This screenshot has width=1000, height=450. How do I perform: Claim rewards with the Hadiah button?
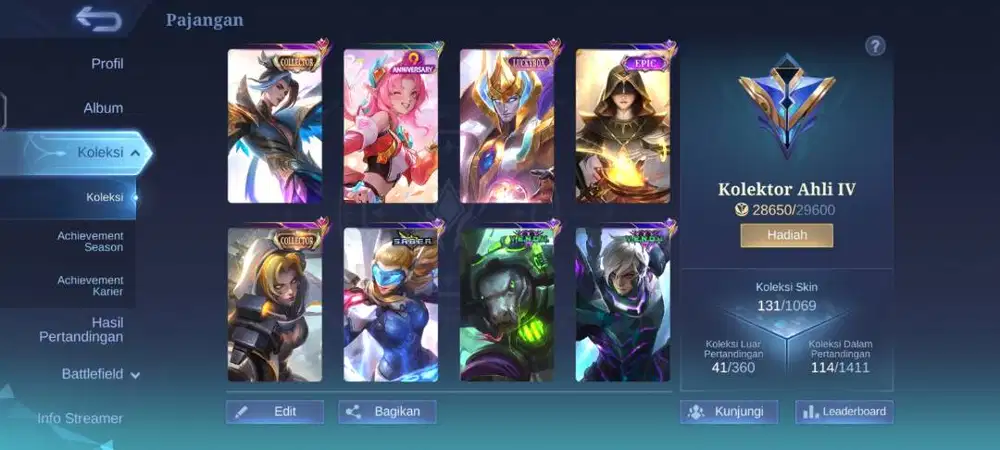(786, 235)
